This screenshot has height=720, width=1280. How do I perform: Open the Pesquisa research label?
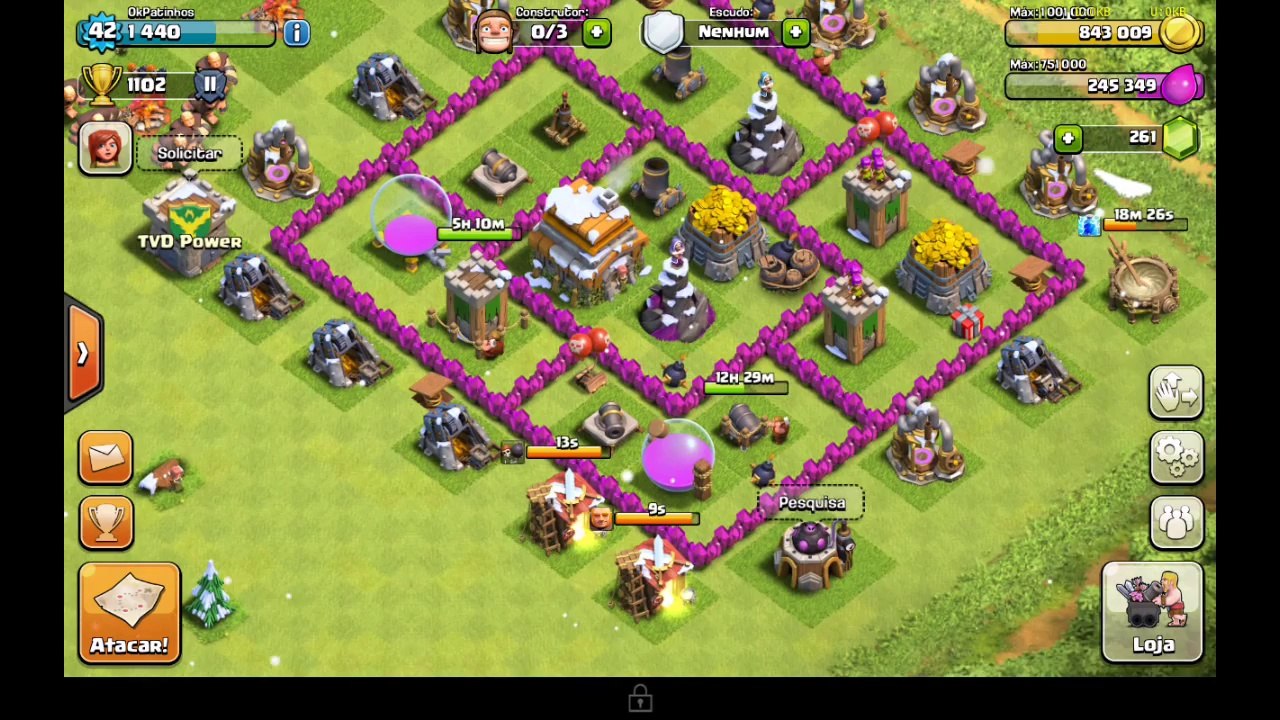click(x=811, y=502)
